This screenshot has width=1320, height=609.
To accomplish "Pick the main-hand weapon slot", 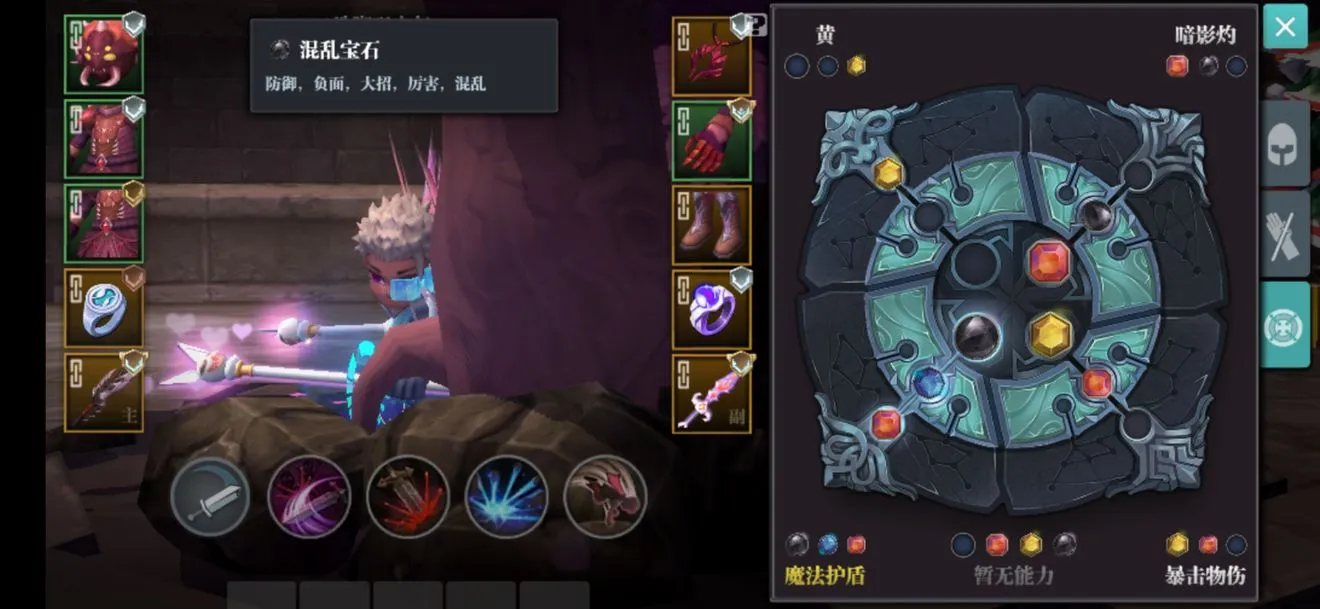I will [104, 393].
